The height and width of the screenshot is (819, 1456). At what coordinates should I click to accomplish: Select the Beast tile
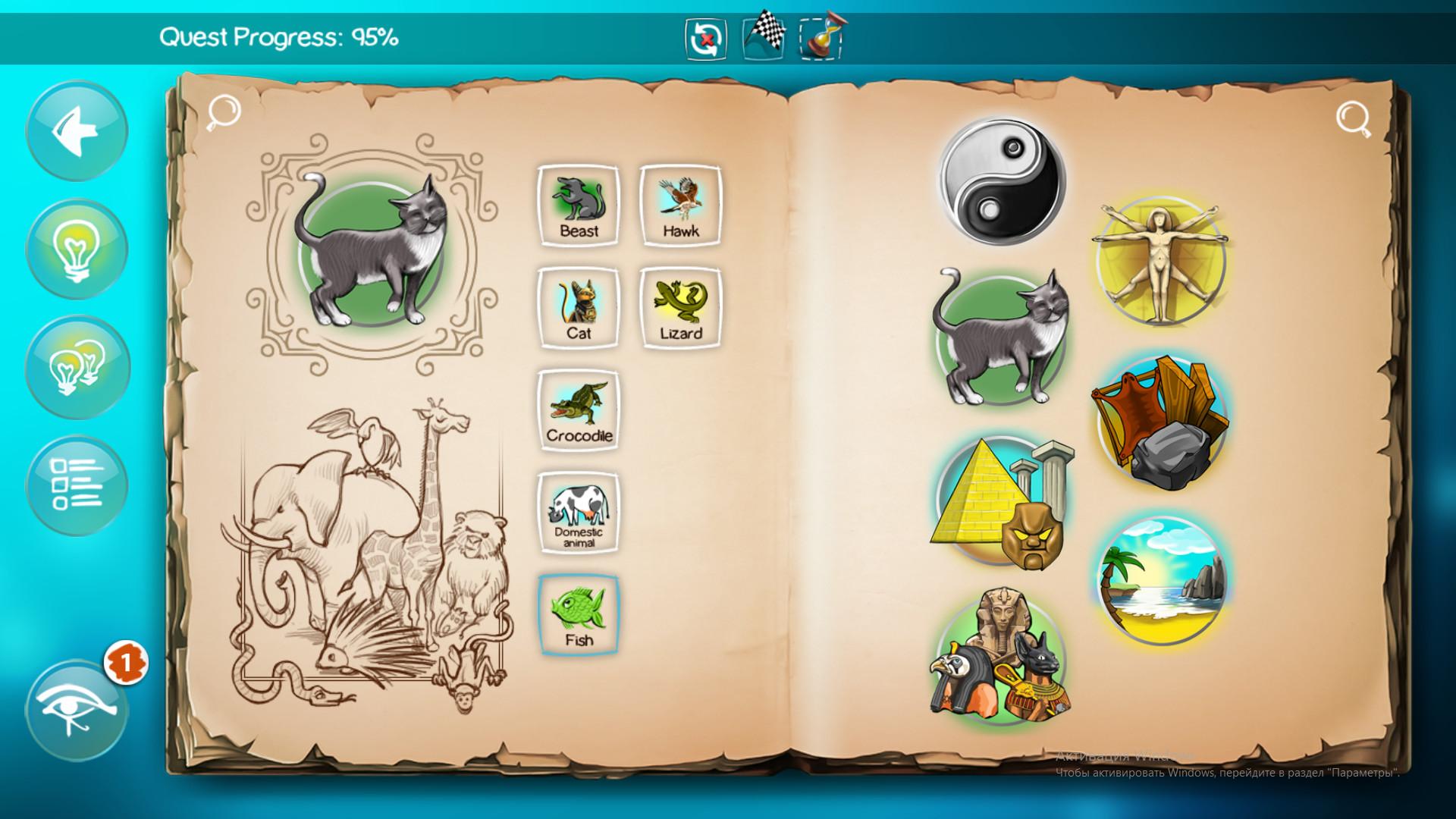[578, 203]
